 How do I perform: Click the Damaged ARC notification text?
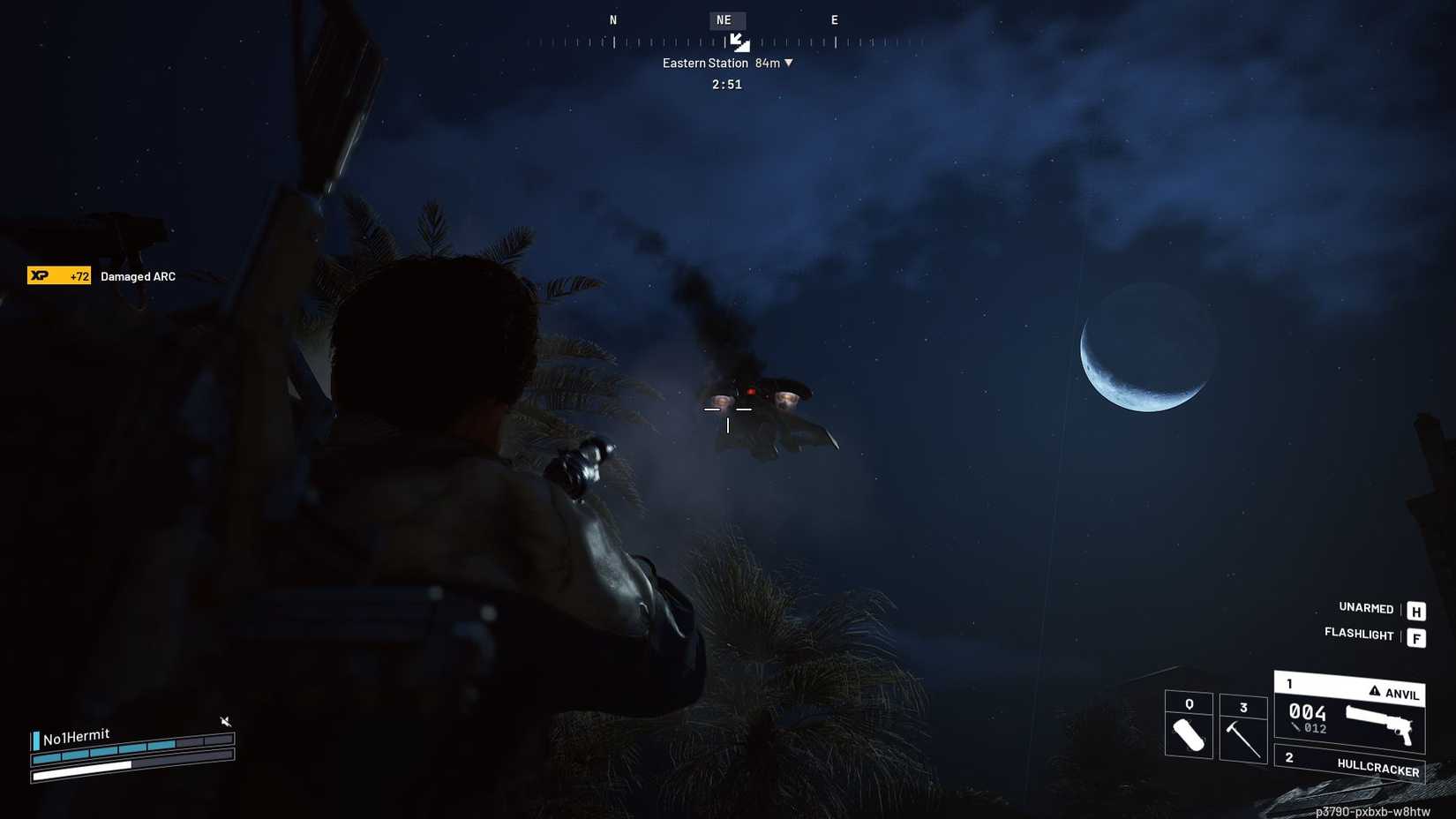tap(137, 275)
